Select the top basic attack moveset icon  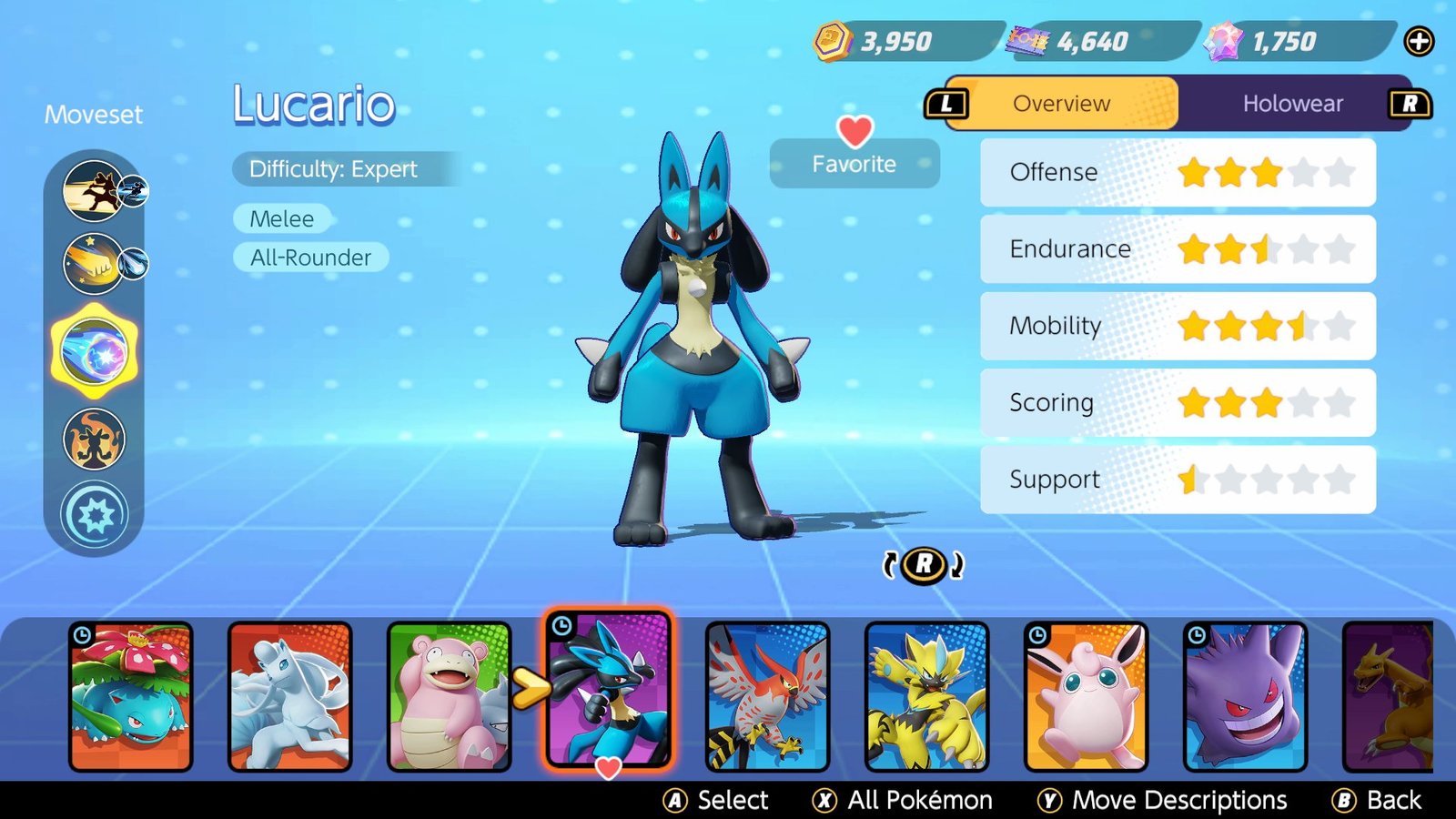coord(91,191)
